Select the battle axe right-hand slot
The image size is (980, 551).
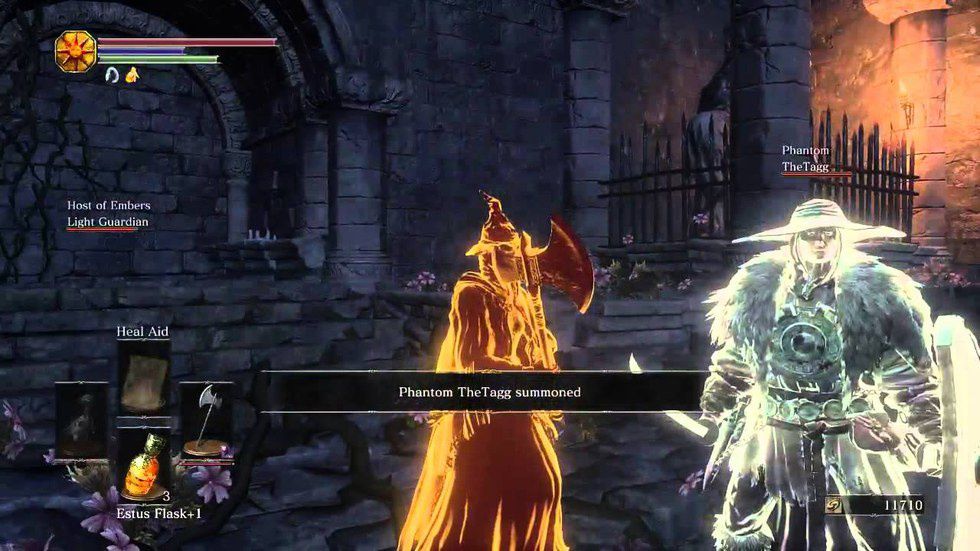206,421
